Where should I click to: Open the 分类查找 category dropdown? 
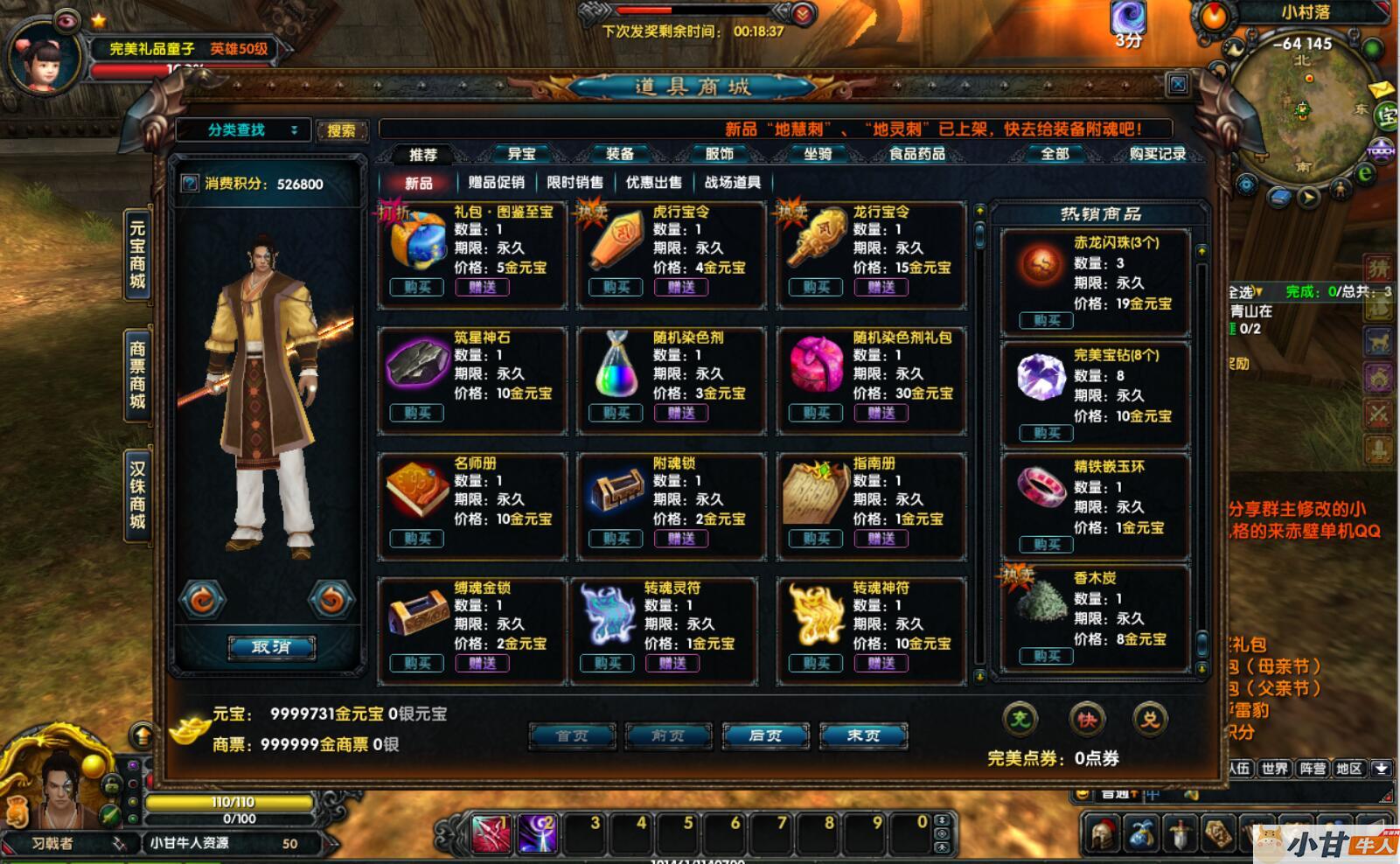pos(243,130)
